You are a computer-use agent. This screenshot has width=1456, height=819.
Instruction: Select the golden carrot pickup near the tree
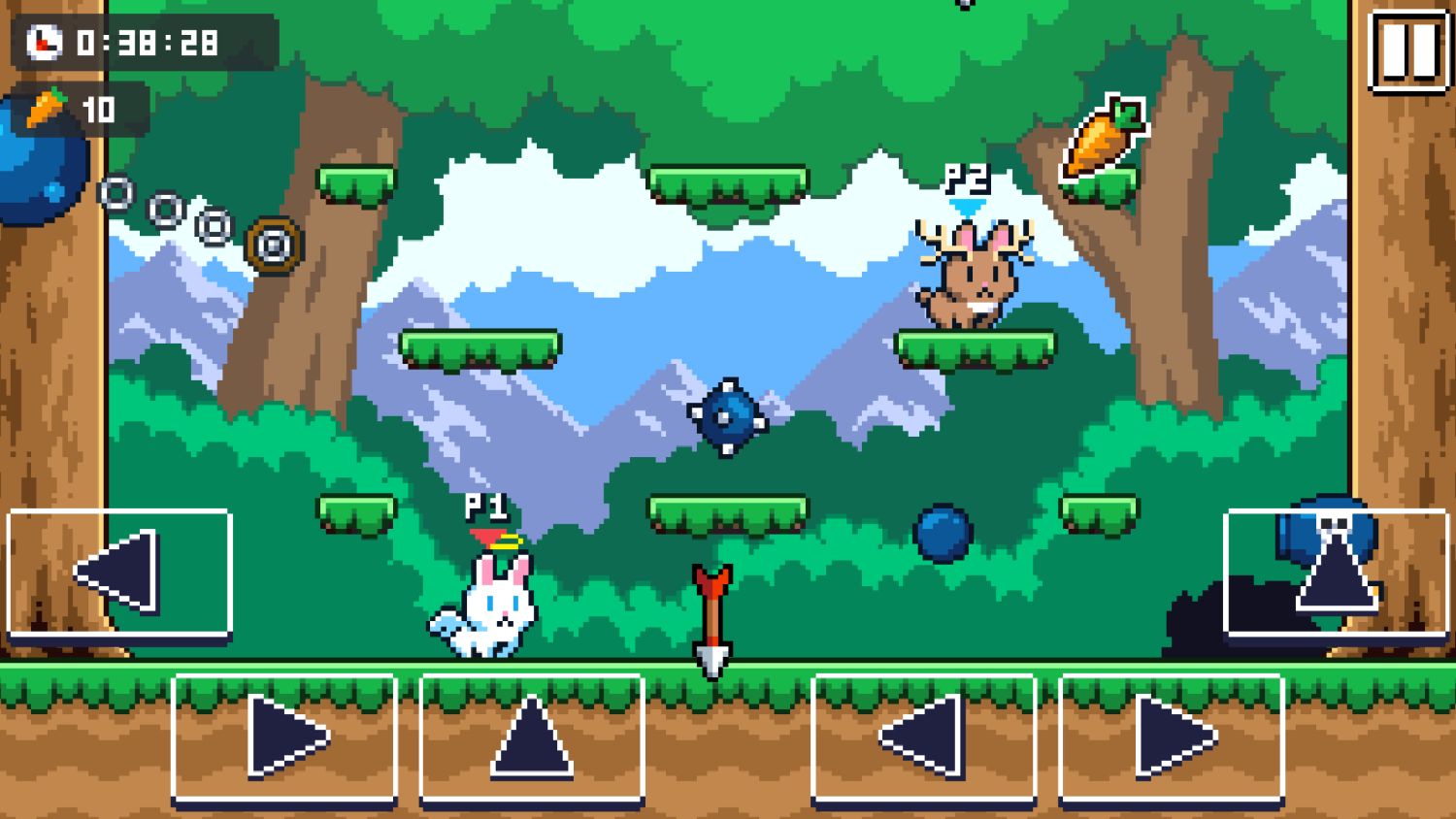coord(1102,136)
